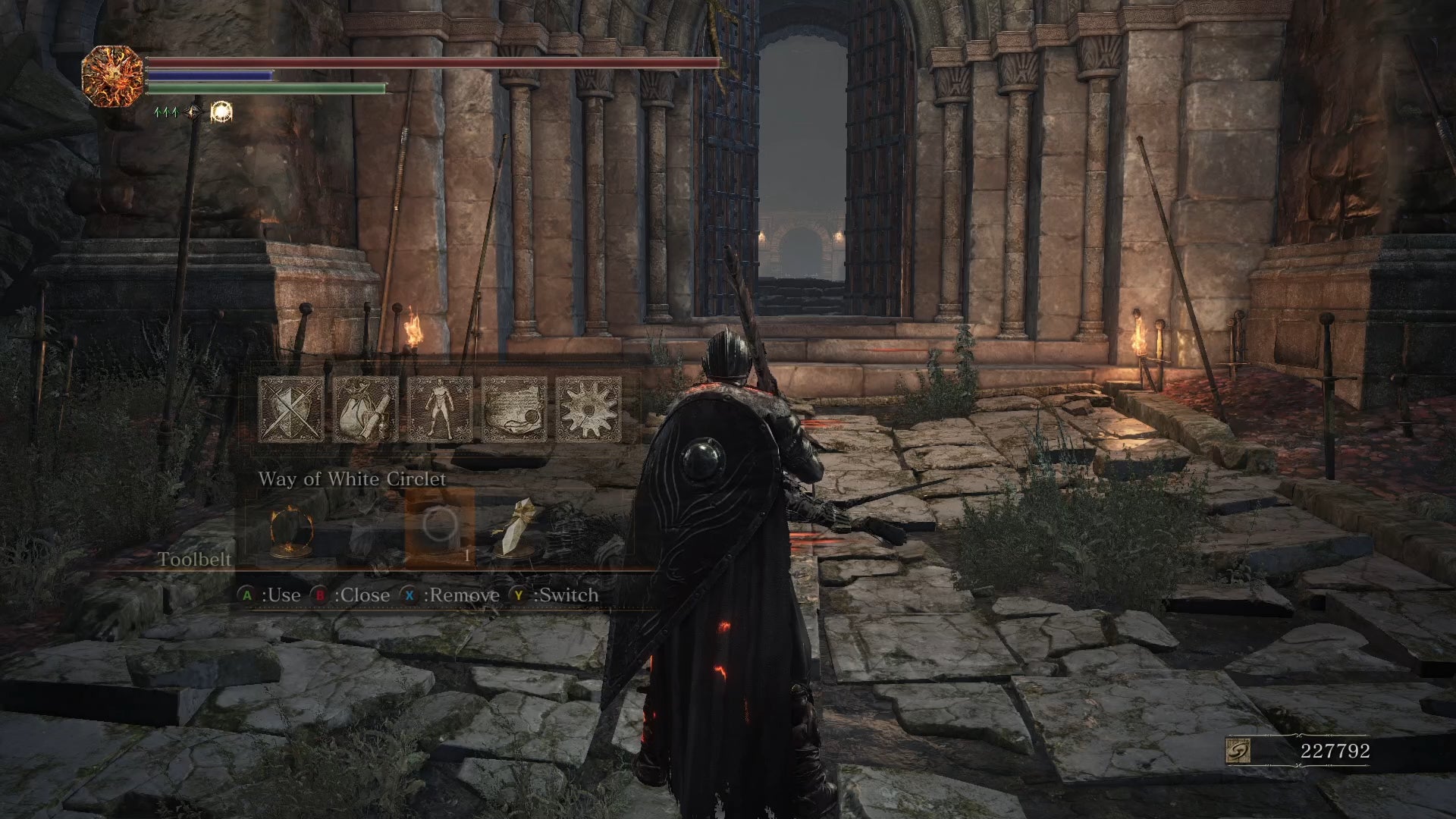This screenshot has width=1456, height=819.
Task: Click the ember status icon top-left
Action: tap(114, 76)
